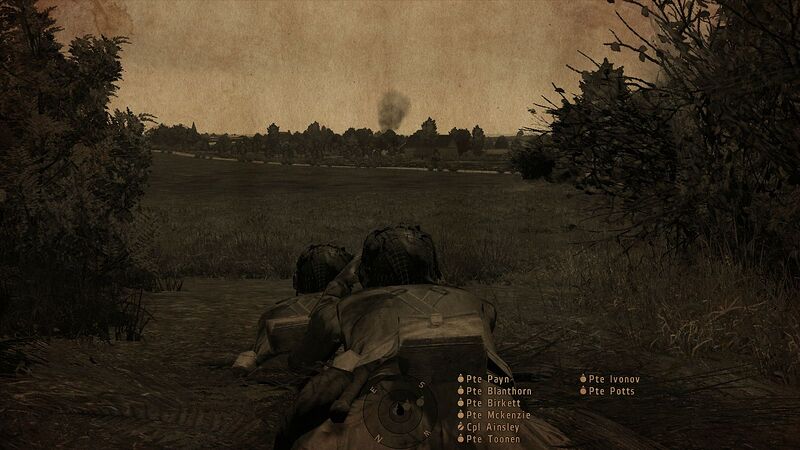Choose squad member Pte Toonen

(x=490, y=439)
